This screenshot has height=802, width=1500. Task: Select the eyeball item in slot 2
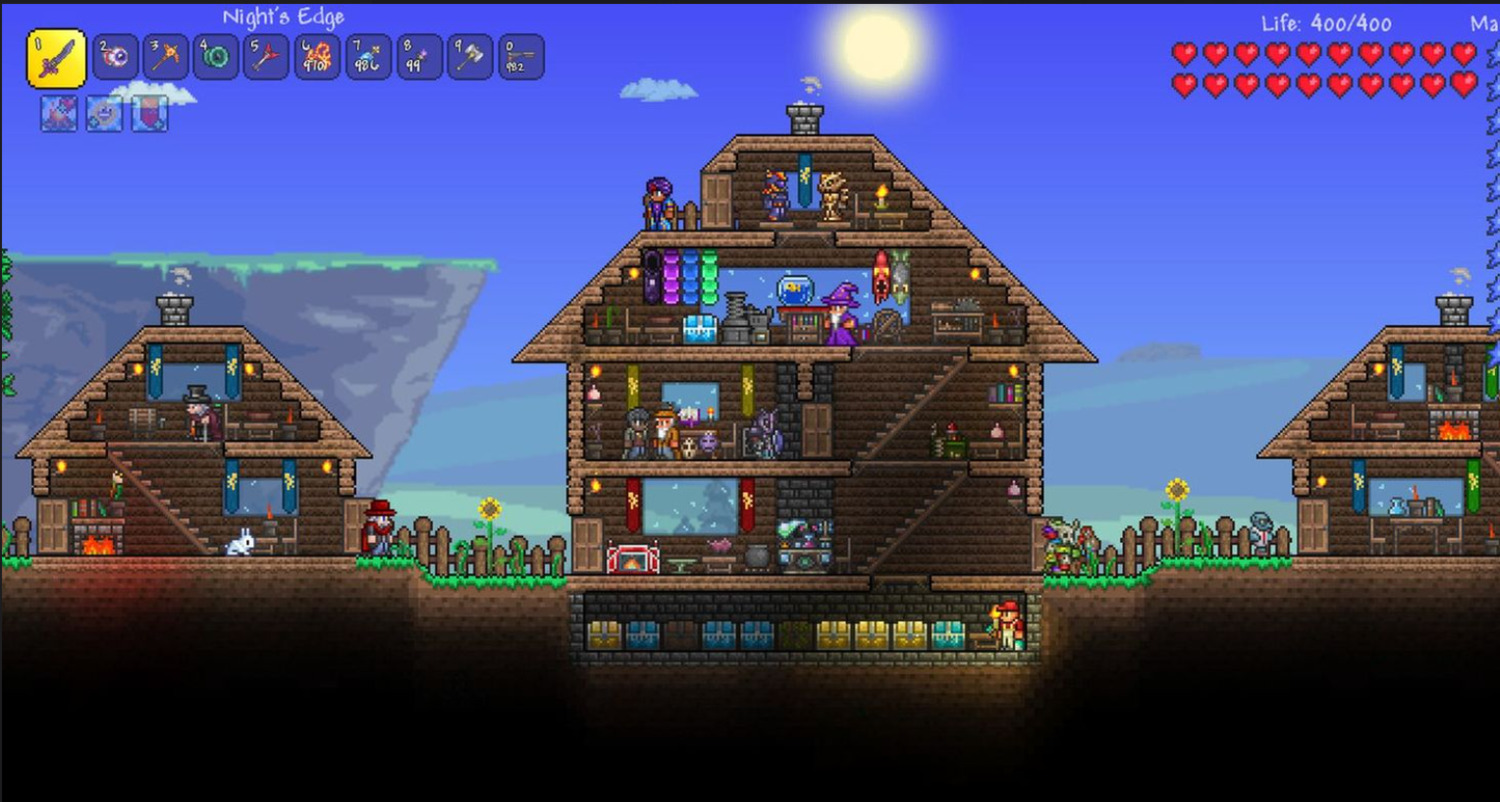[115, 58]
